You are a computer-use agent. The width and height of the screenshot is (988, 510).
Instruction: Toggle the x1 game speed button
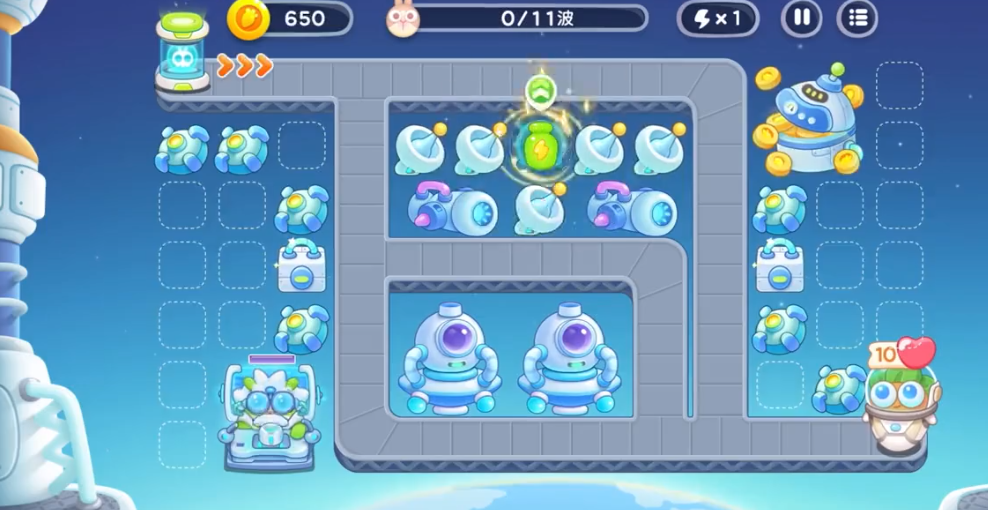717,18
